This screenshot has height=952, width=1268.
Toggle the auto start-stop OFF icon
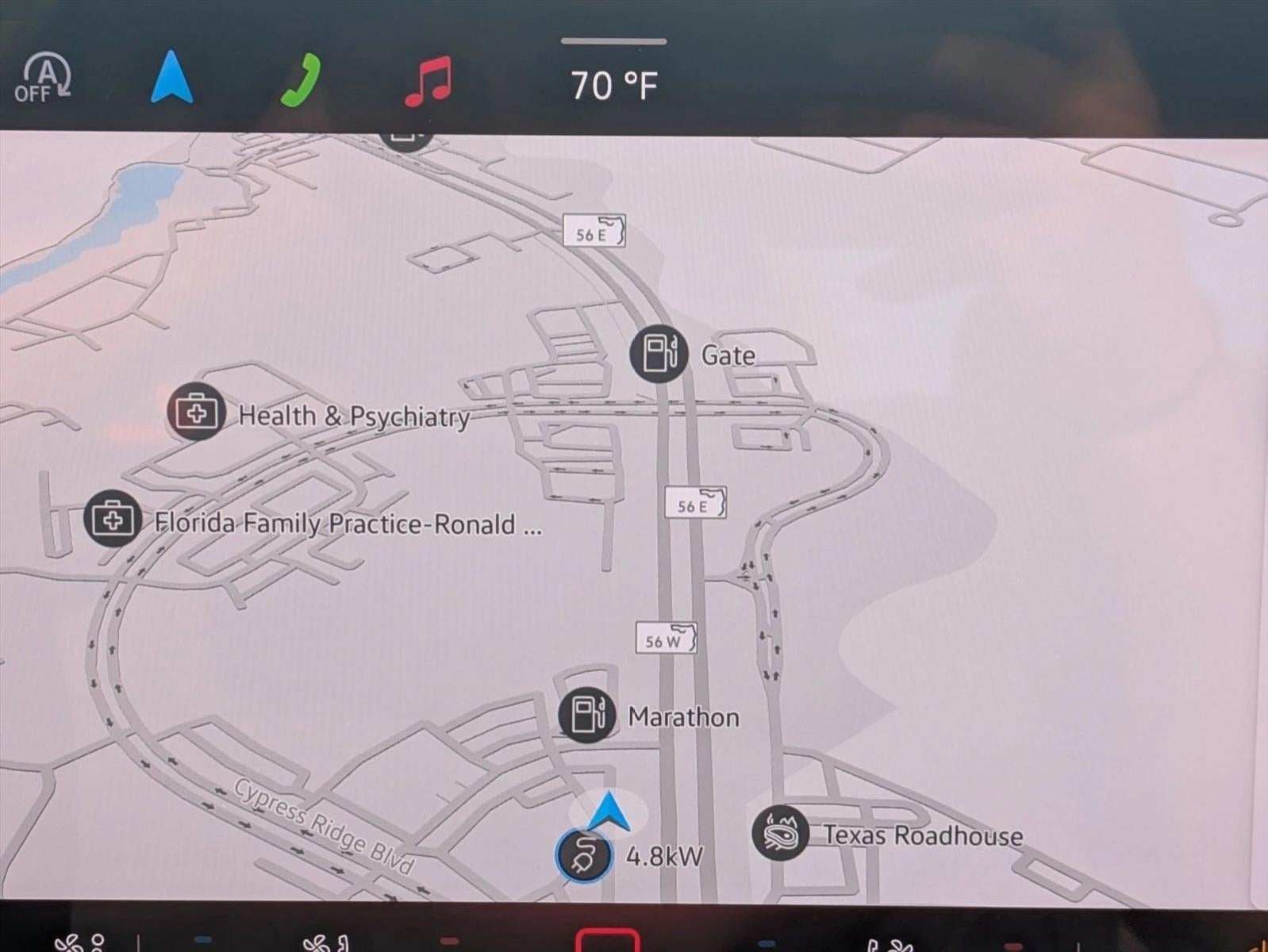[44, 79]
